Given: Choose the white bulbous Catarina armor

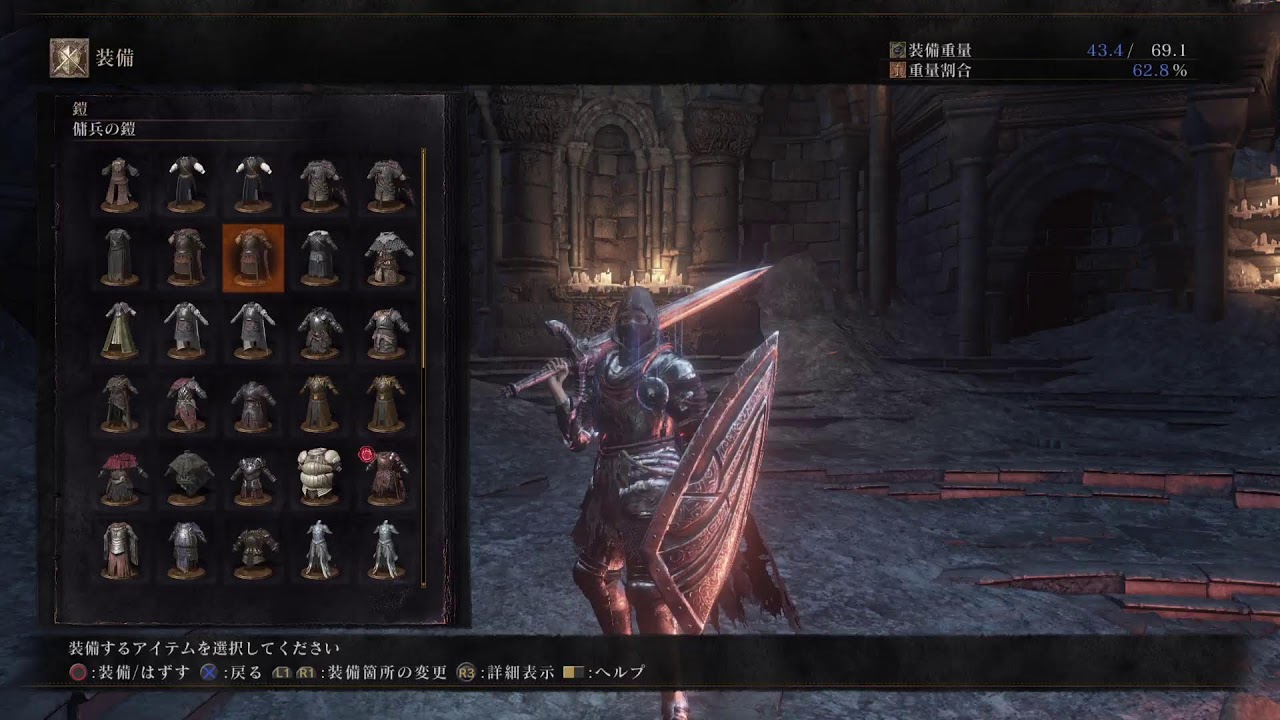Looking at the screenshot, I should pos(319,475).
